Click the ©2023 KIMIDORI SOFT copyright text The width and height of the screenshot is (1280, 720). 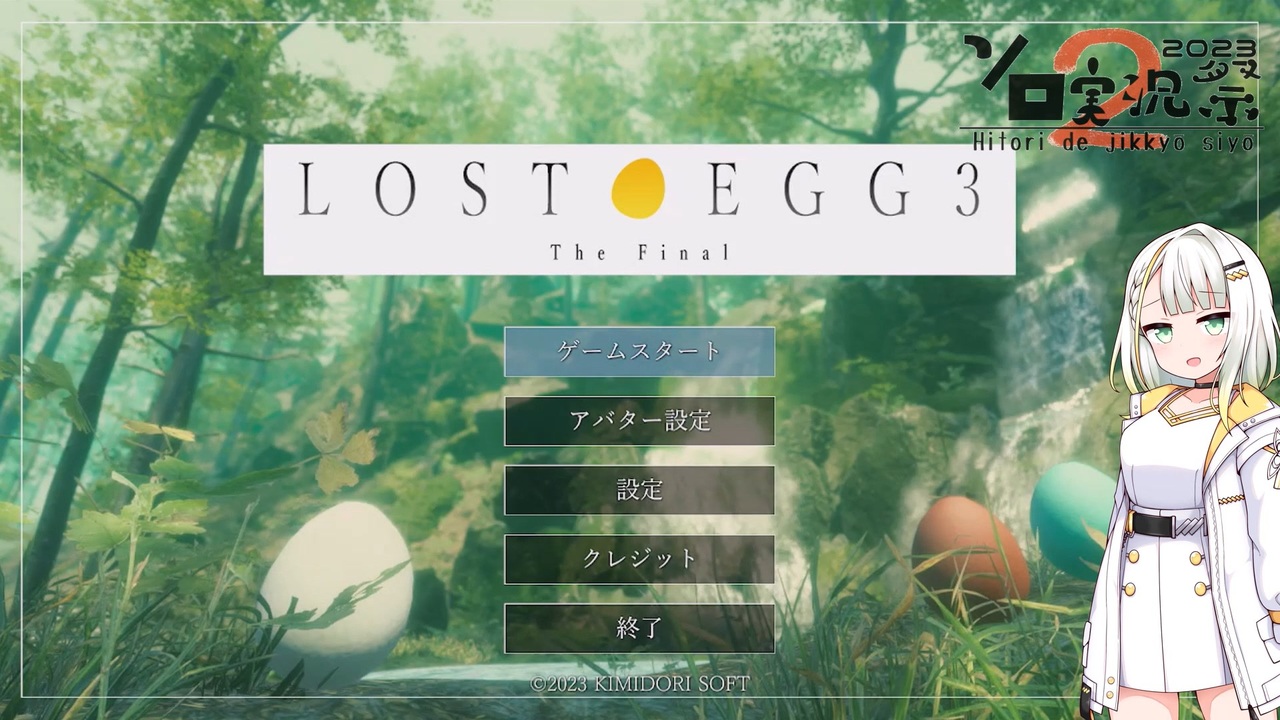tap(639, 684)
